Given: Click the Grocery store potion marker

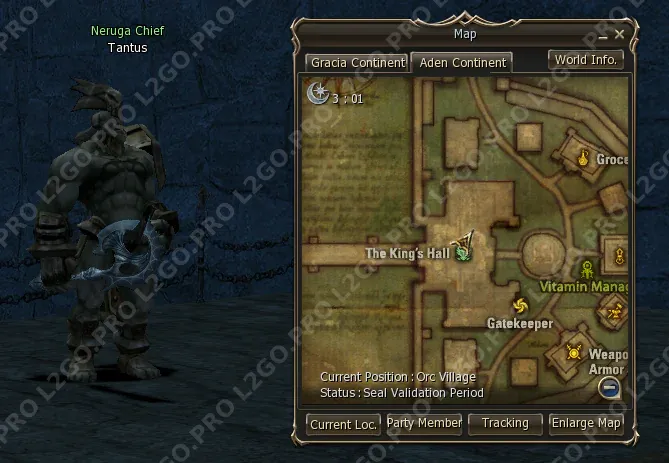Looking at the screenshot, I should 584,155.
